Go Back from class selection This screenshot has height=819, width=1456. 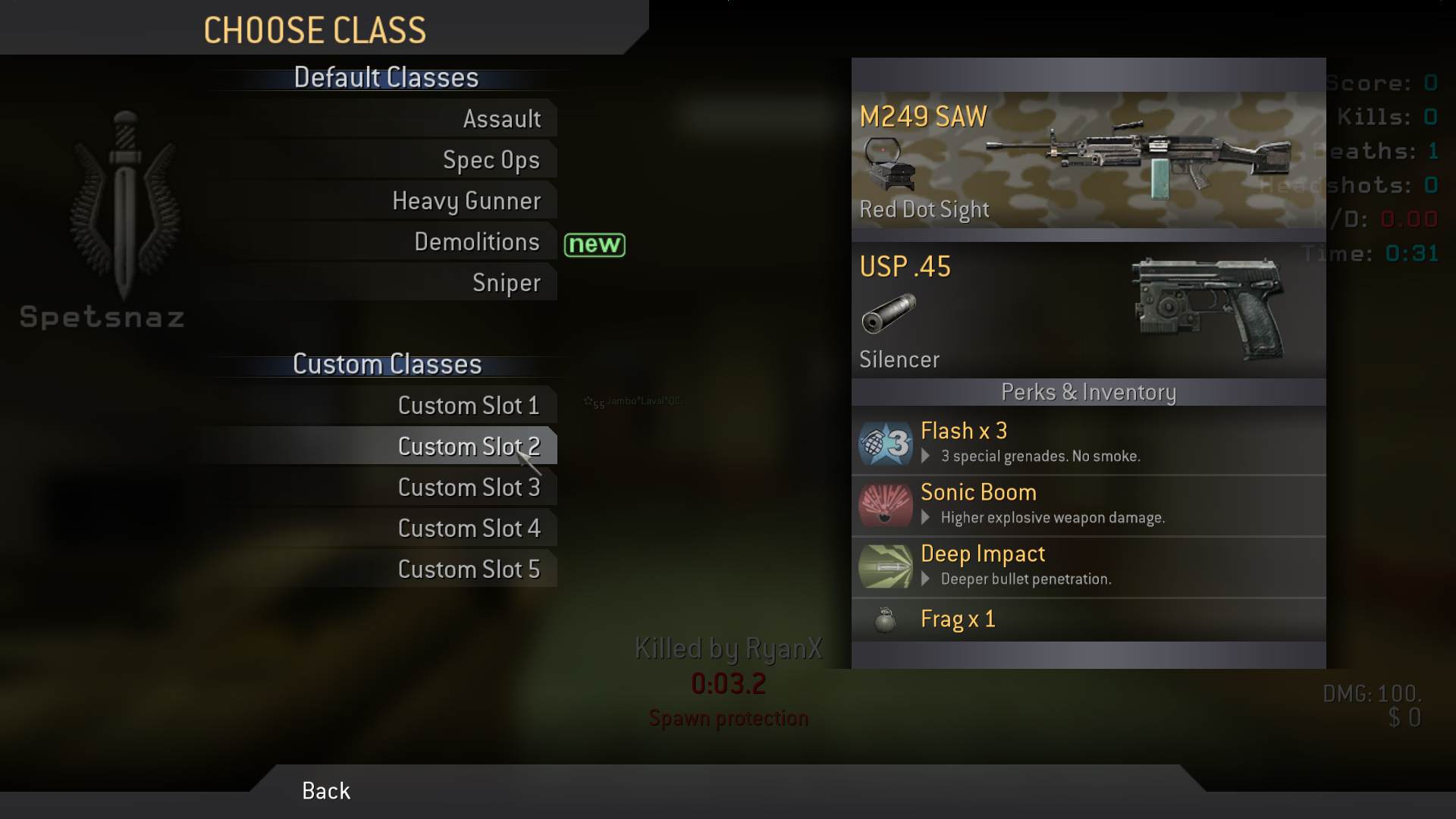tap(326, 791)
